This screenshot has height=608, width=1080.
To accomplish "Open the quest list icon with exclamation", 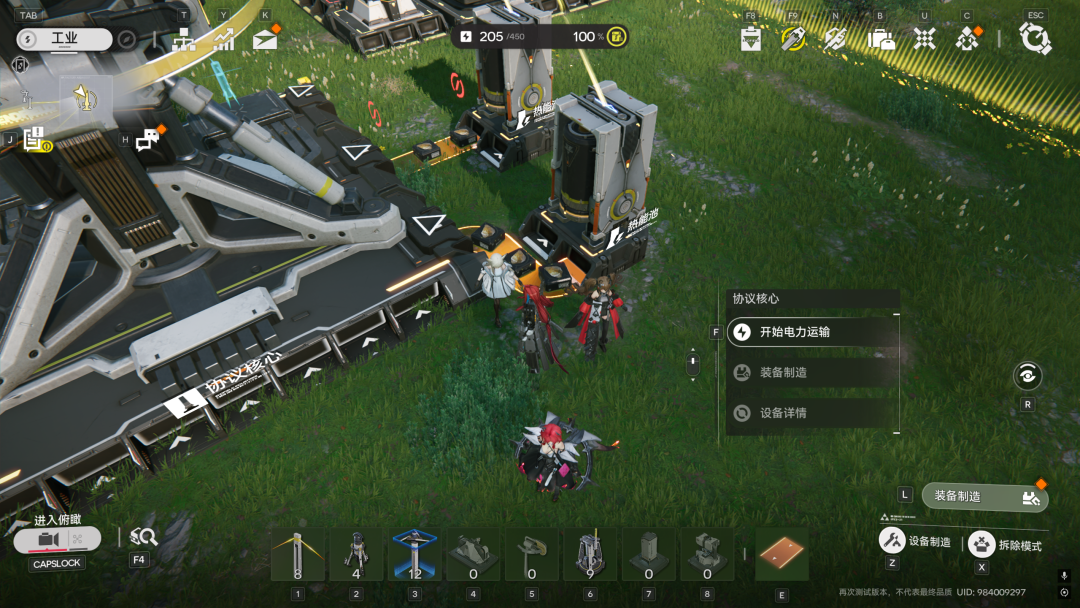I will (x=34, y=140).
